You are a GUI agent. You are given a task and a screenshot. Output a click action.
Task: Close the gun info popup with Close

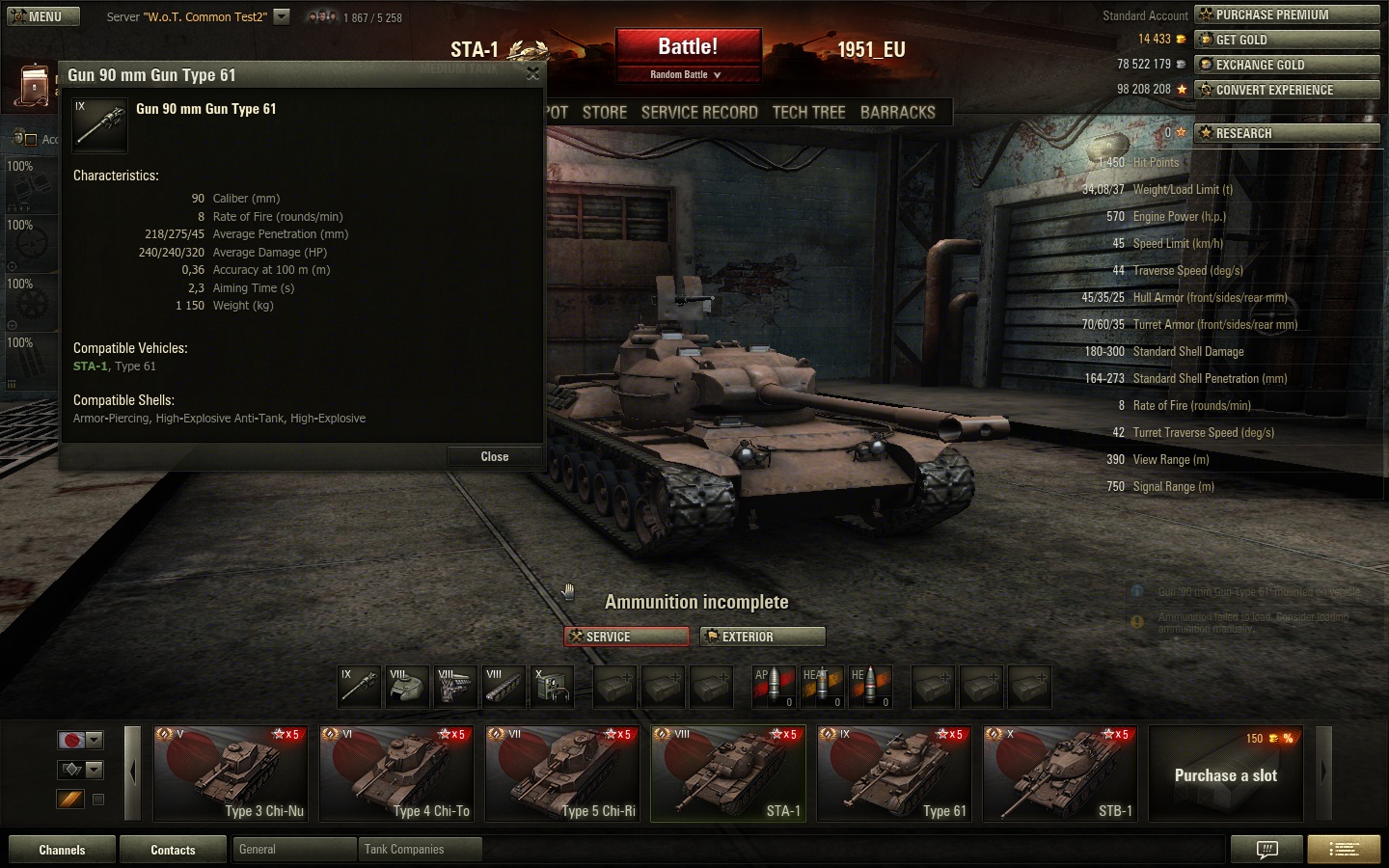click(494, 456)
